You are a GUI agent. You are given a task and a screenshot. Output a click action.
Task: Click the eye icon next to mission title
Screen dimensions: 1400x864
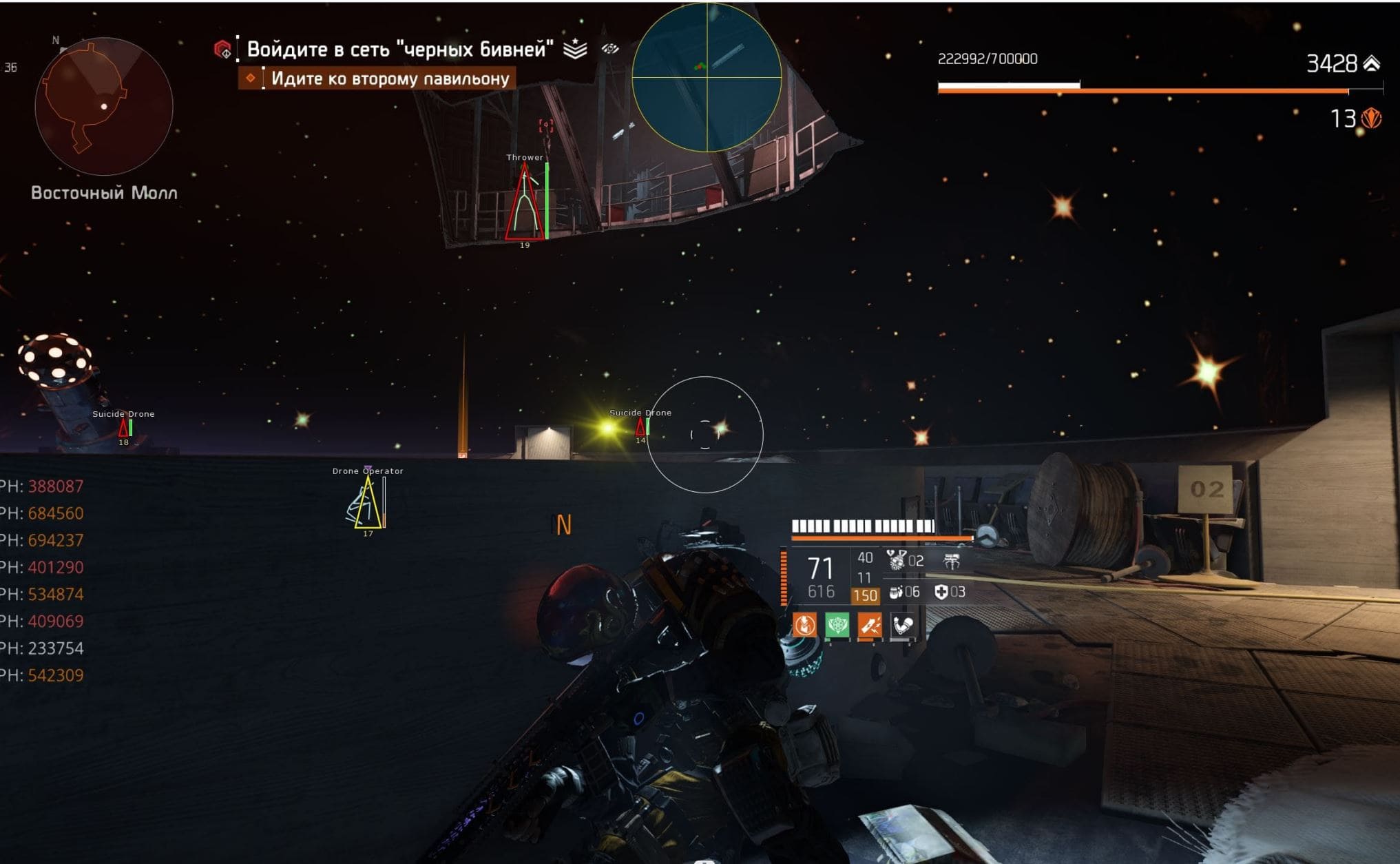coord(610,49)
